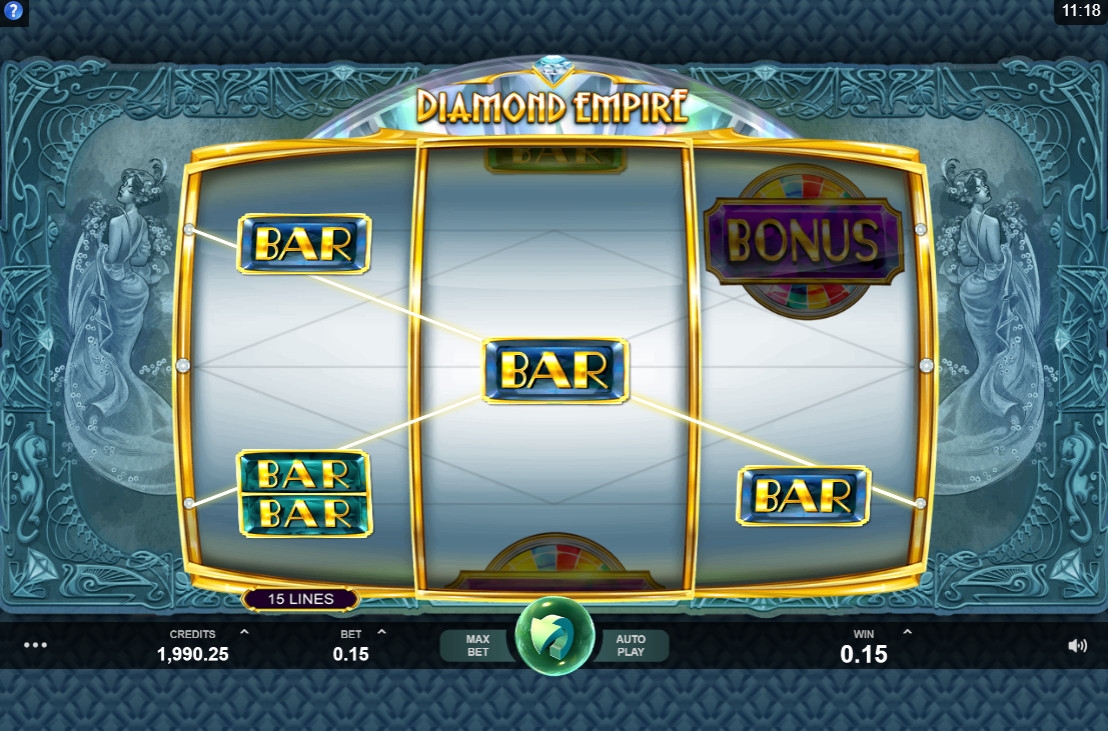The height and width of the screenshot is (731, 1108).
Task: Set the maximum bet
Action: (477, 646)
